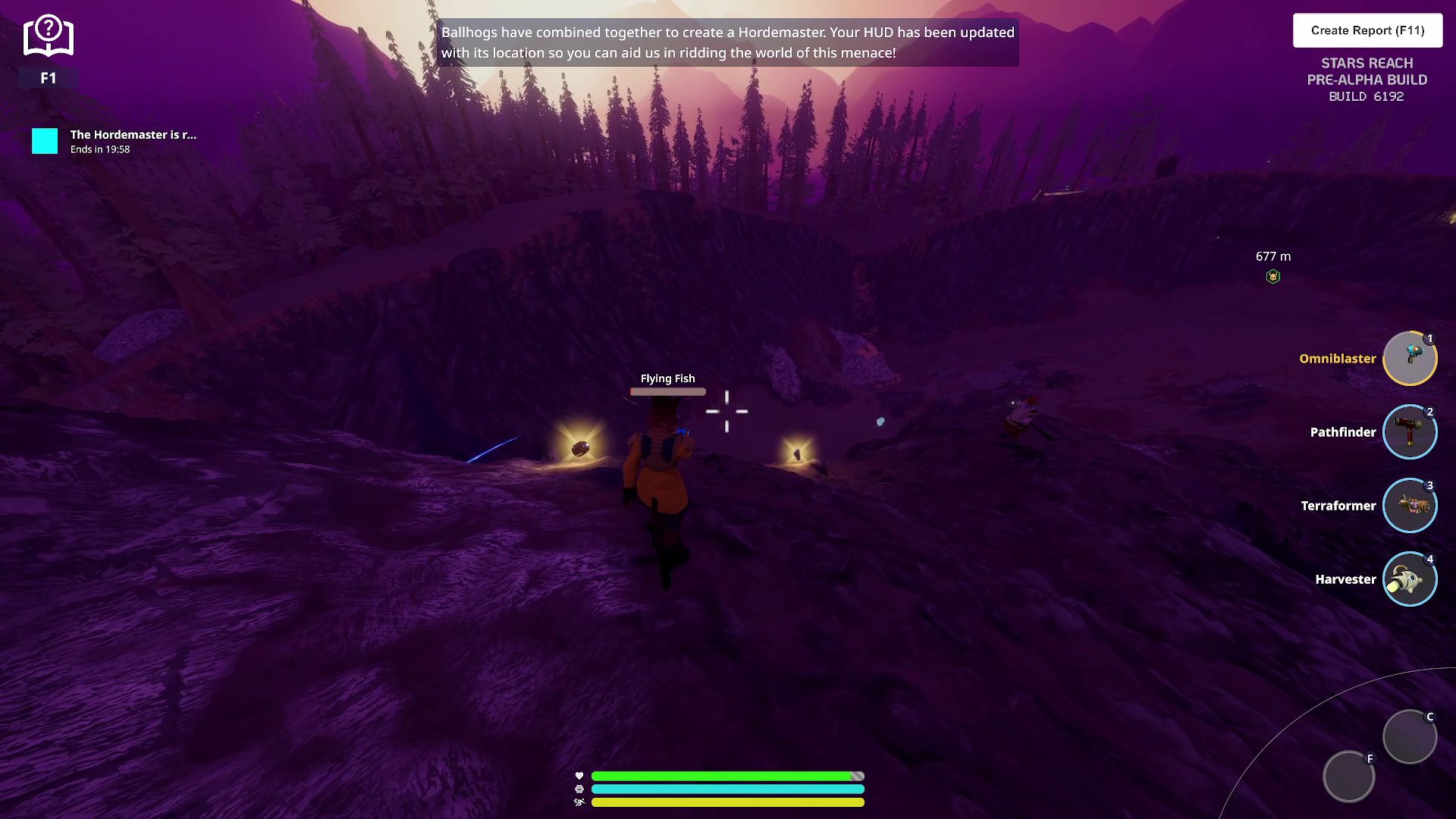Equip the Pathfinder tool
This screenshot has width=1456, height=819.
(x=1409, y=432)
